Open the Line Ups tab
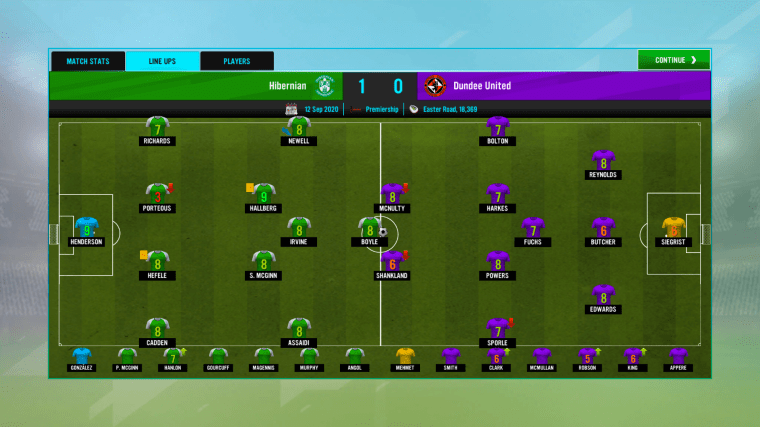The height and width of the screenshot is (427, 760). click(162, 61)
